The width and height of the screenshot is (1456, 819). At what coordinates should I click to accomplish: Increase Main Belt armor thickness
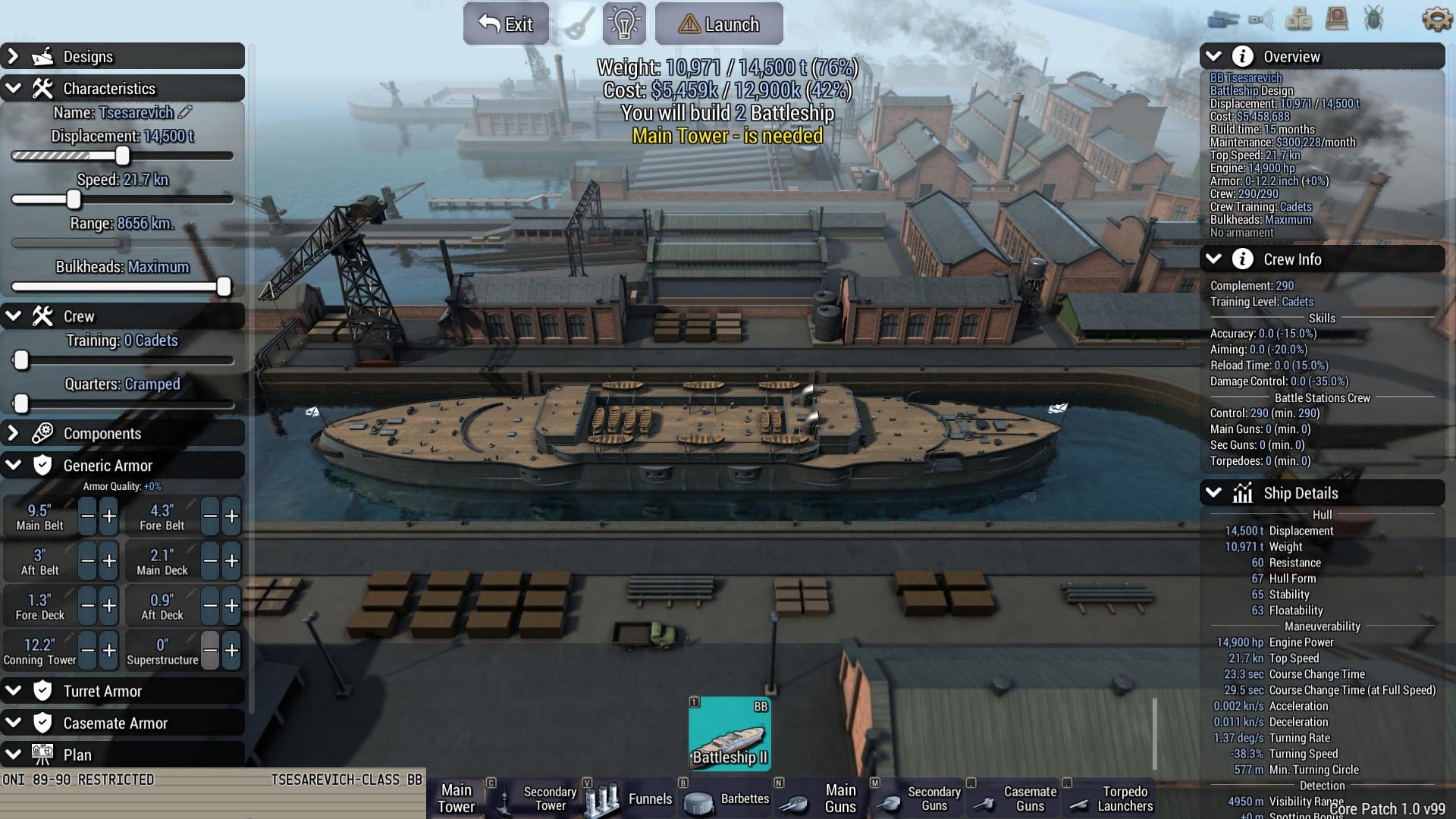[x=109, y=517]
